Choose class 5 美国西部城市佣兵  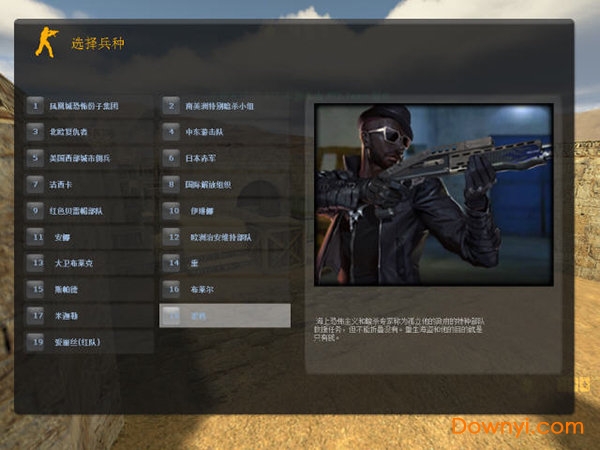click(x=90, y=157)
